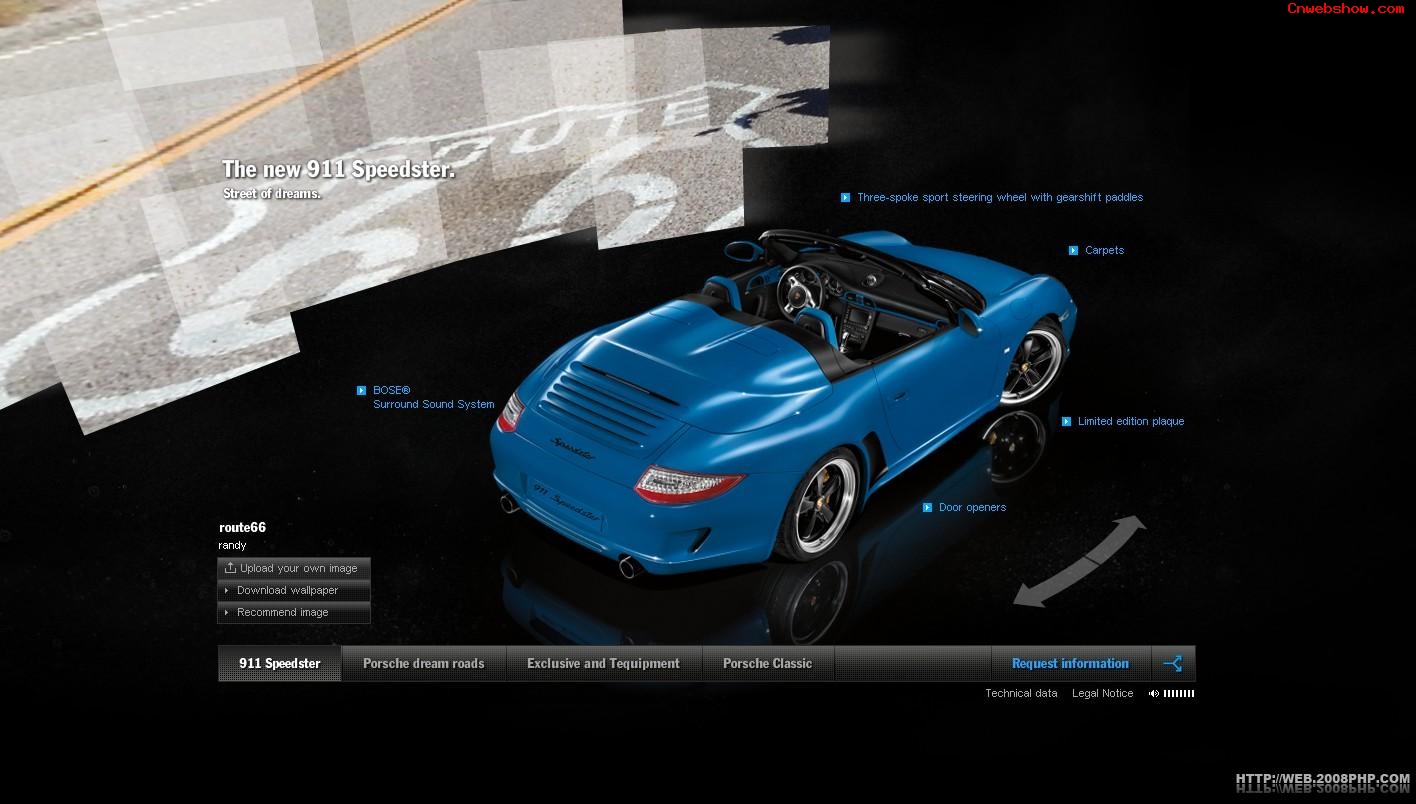This screenshot has height=804, width=1416.
Task: Select the 911 Speedster tab
Action: (x=280, y=664)
